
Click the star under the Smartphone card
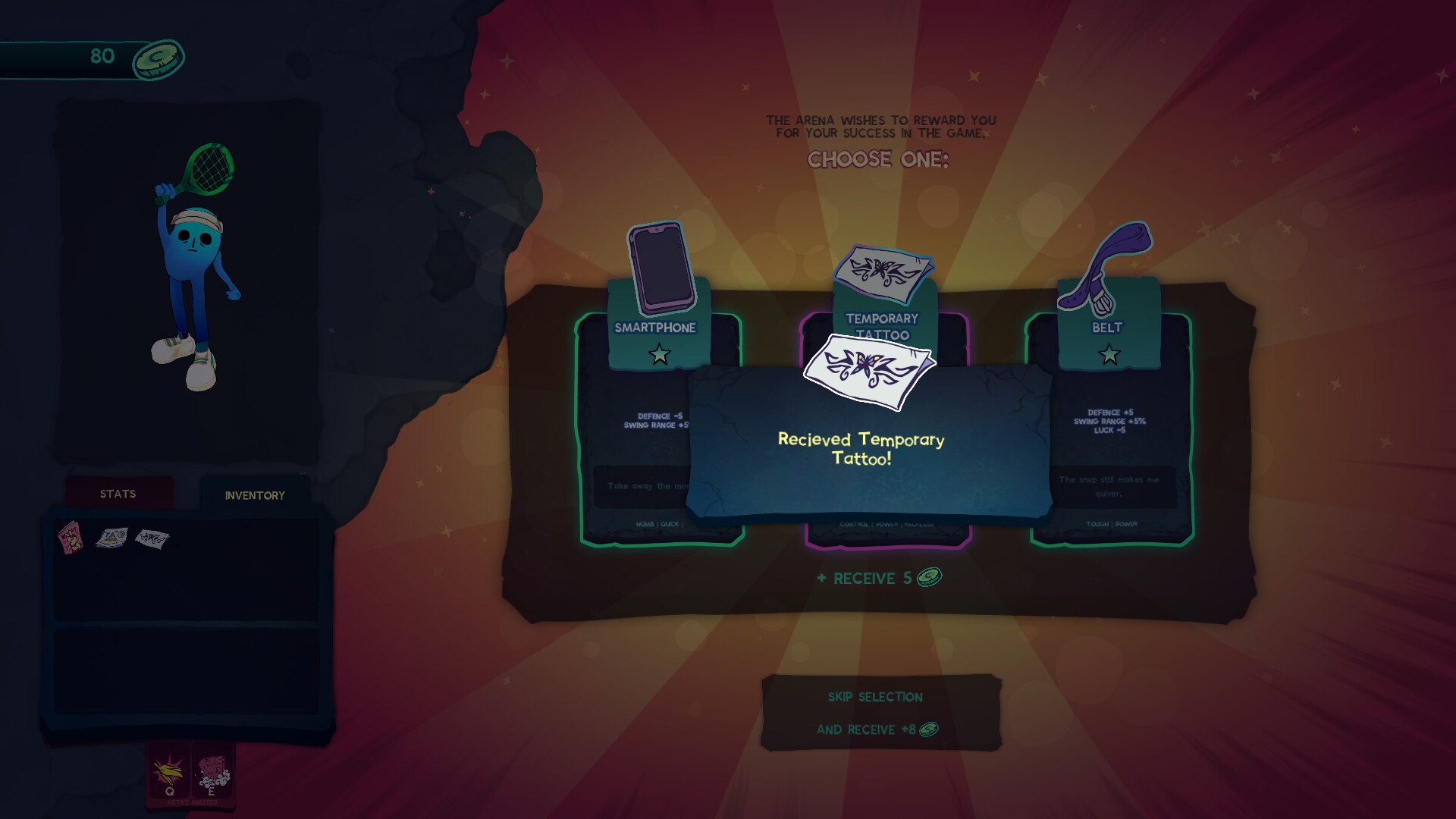pyautogui.click(x=659, y=353)
